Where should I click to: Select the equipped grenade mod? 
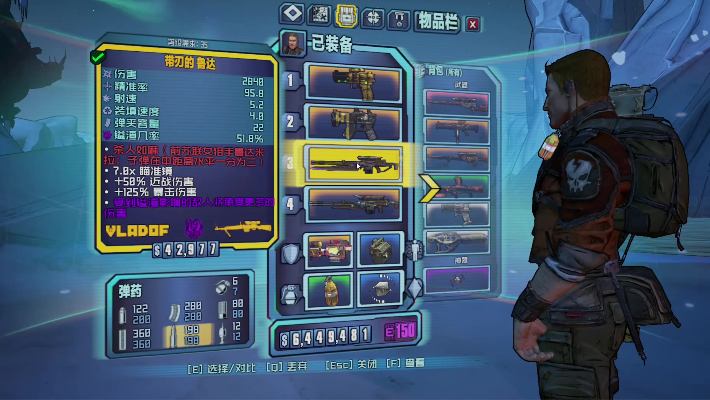tap(329, 292)
